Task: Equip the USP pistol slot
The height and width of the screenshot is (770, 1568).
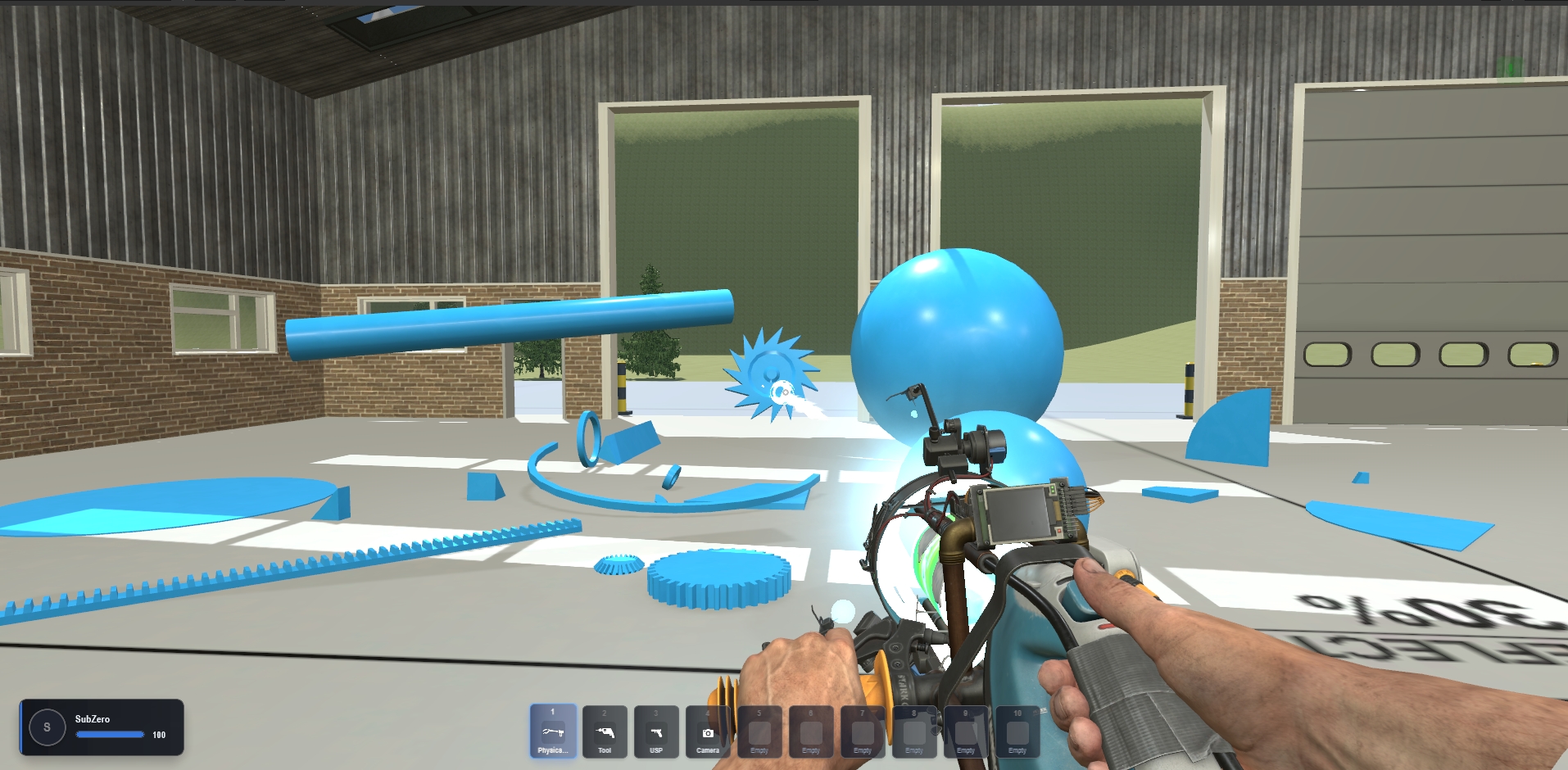Action: [656, 731]
